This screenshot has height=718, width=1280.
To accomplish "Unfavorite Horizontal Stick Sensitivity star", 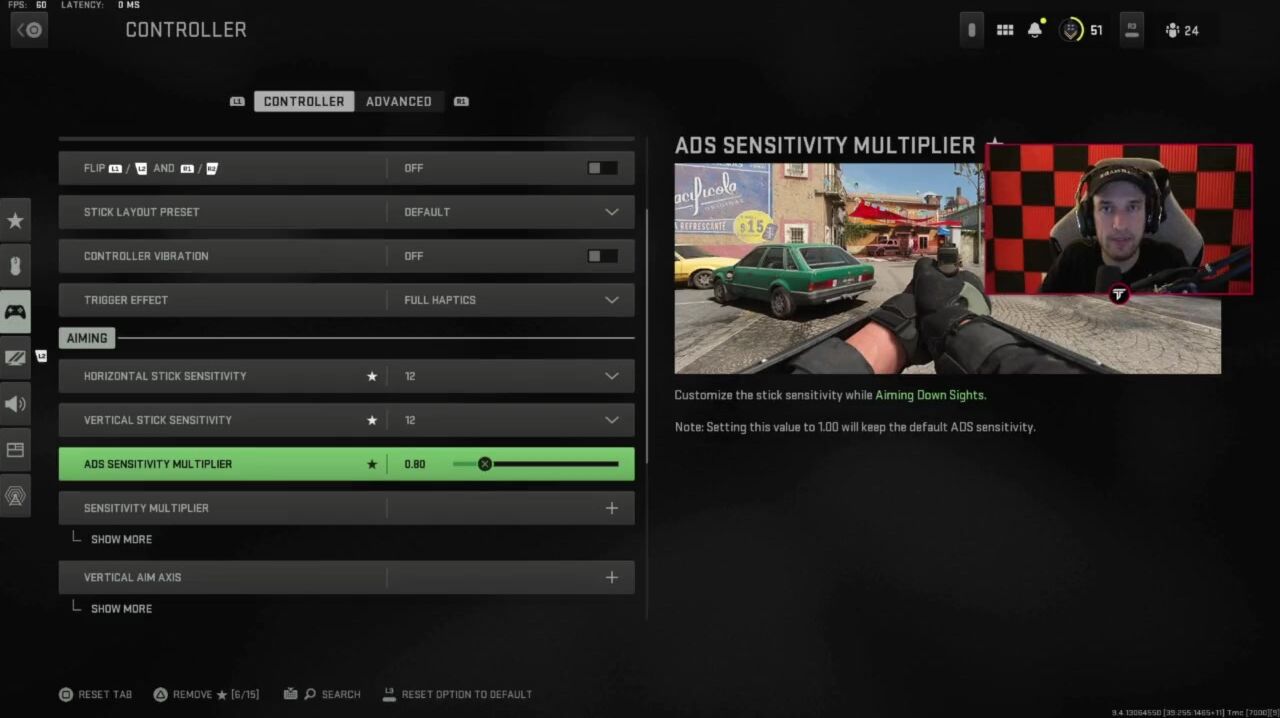I will [372, 376].
